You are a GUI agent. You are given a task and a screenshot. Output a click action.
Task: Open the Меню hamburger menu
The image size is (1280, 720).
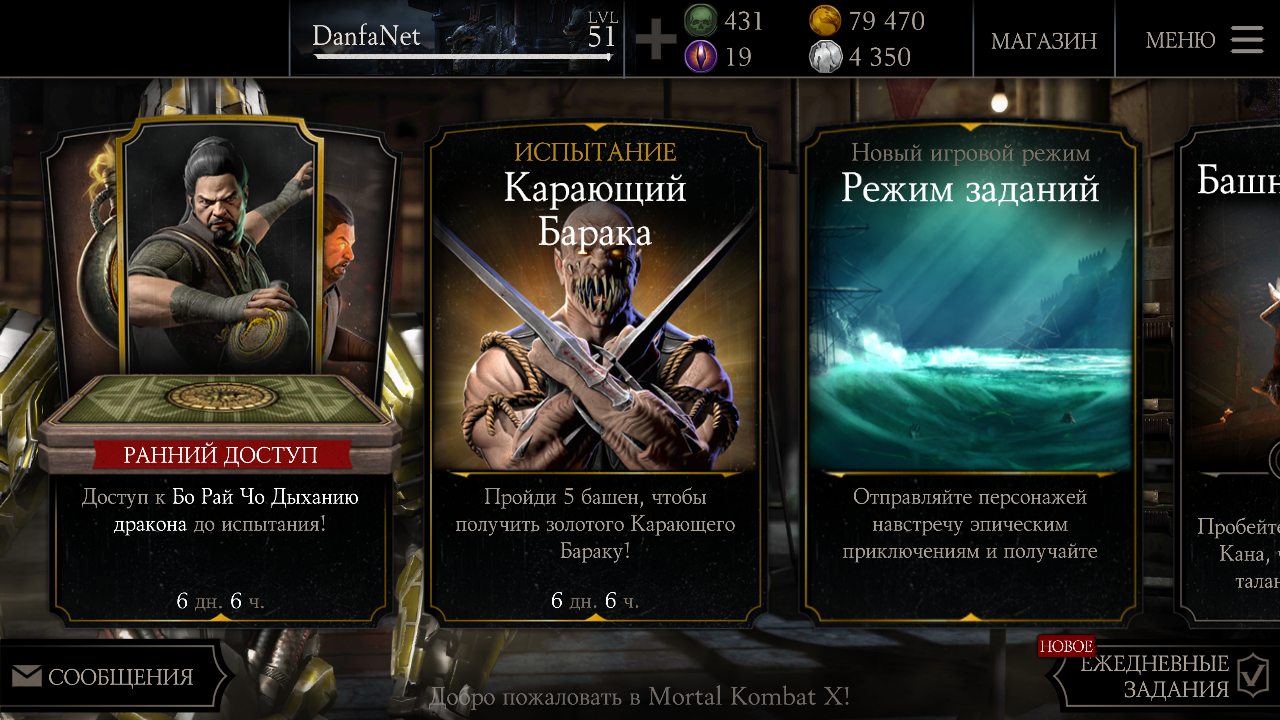pos(1204,40)
